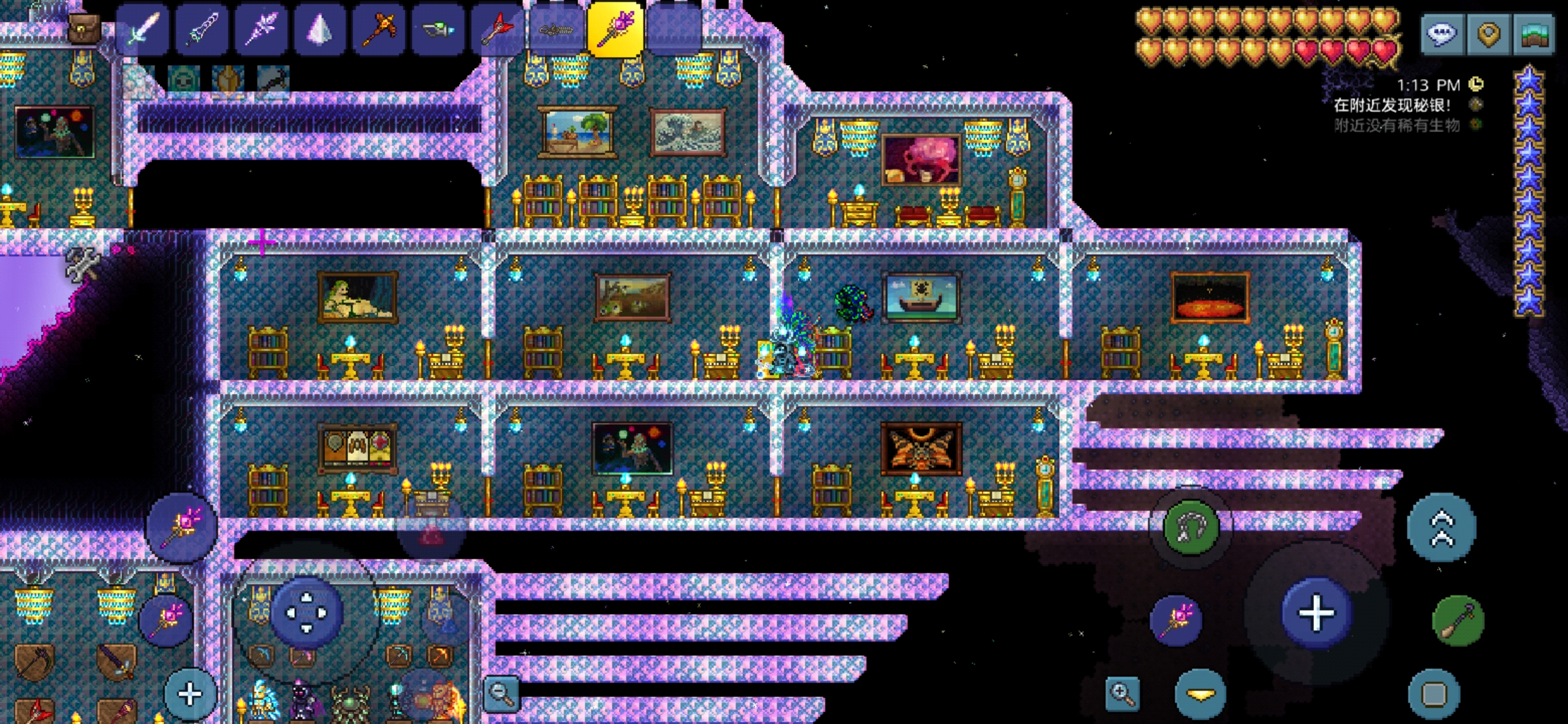Tap the highlighted pink gem staff slot
This screenshot has width=1568, height=724.
(615, 30)
